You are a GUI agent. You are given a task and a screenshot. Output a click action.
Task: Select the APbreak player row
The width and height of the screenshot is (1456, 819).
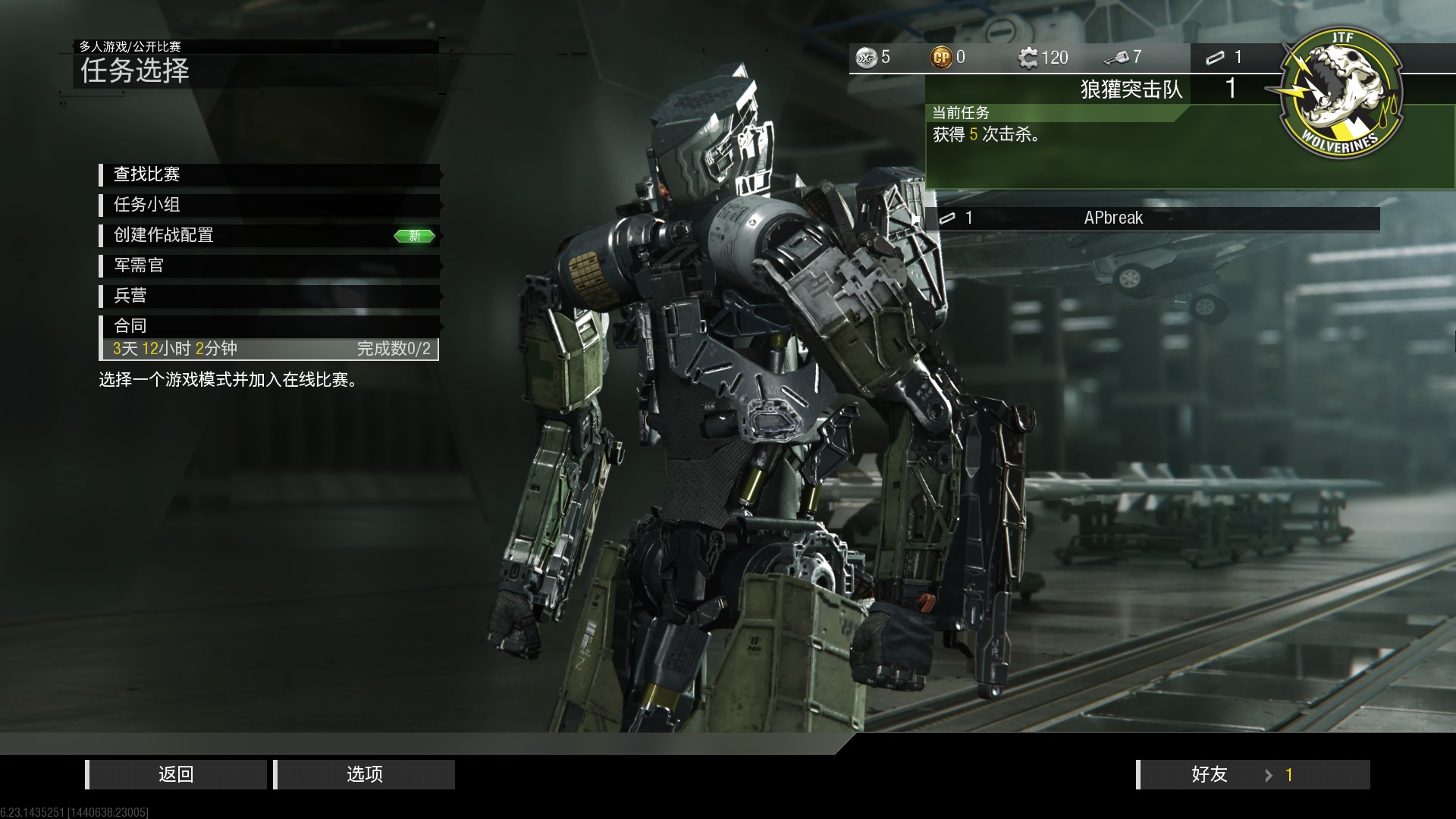1153,218
